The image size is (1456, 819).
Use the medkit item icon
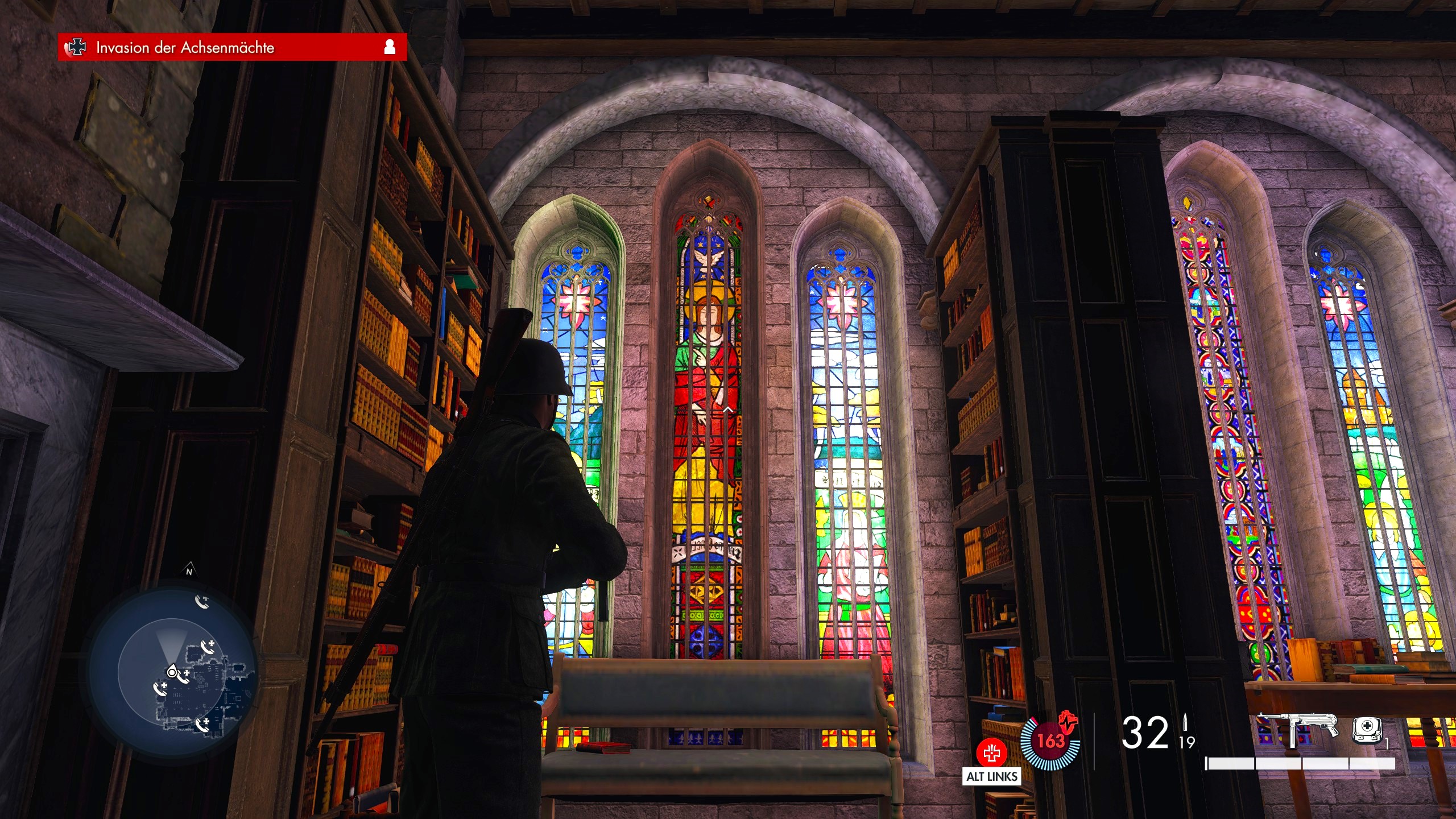(x=1366, y=729)
